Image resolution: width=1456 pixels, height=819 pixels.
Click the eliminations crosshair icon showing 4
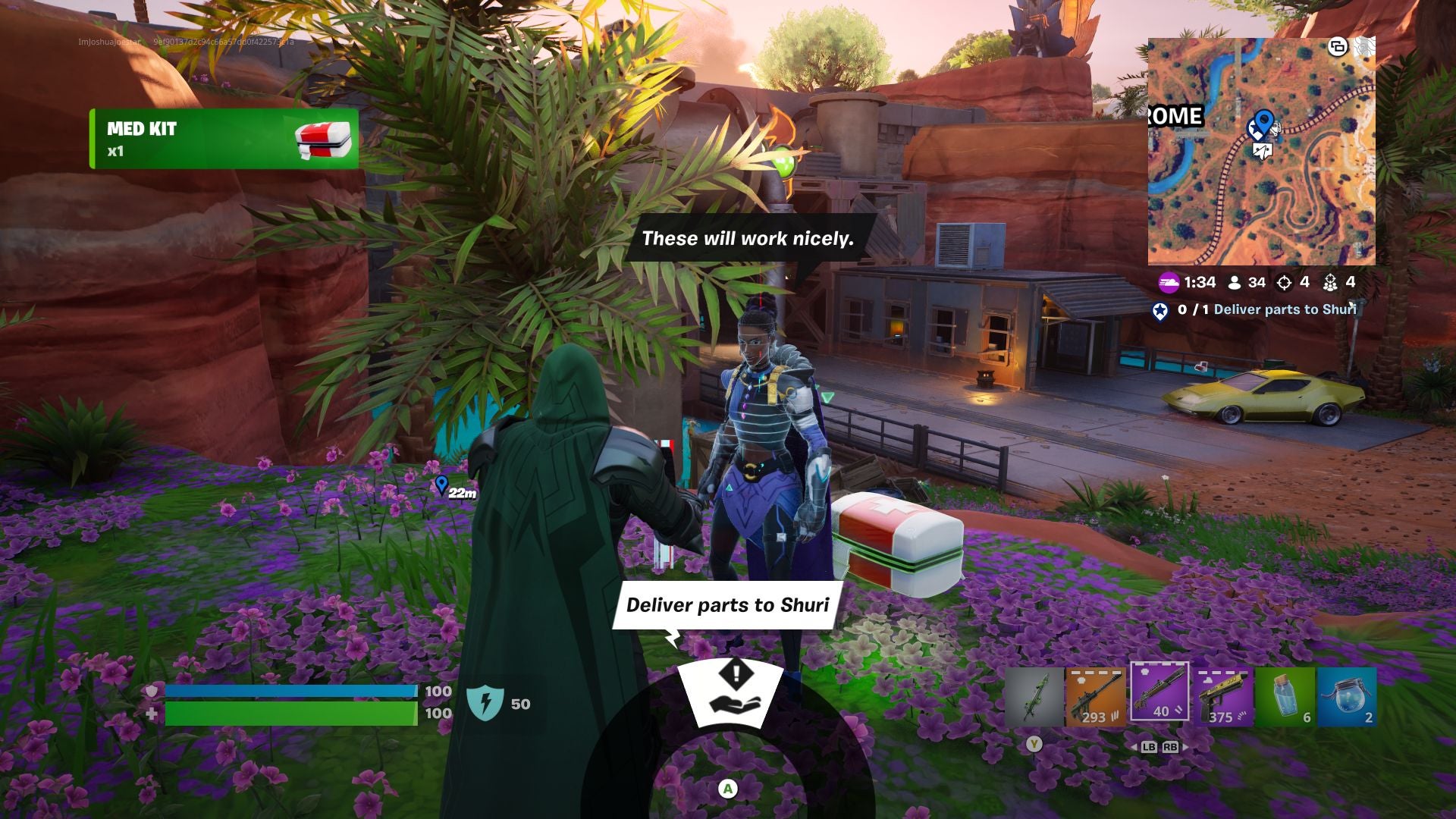click(x=1284, y=283)
